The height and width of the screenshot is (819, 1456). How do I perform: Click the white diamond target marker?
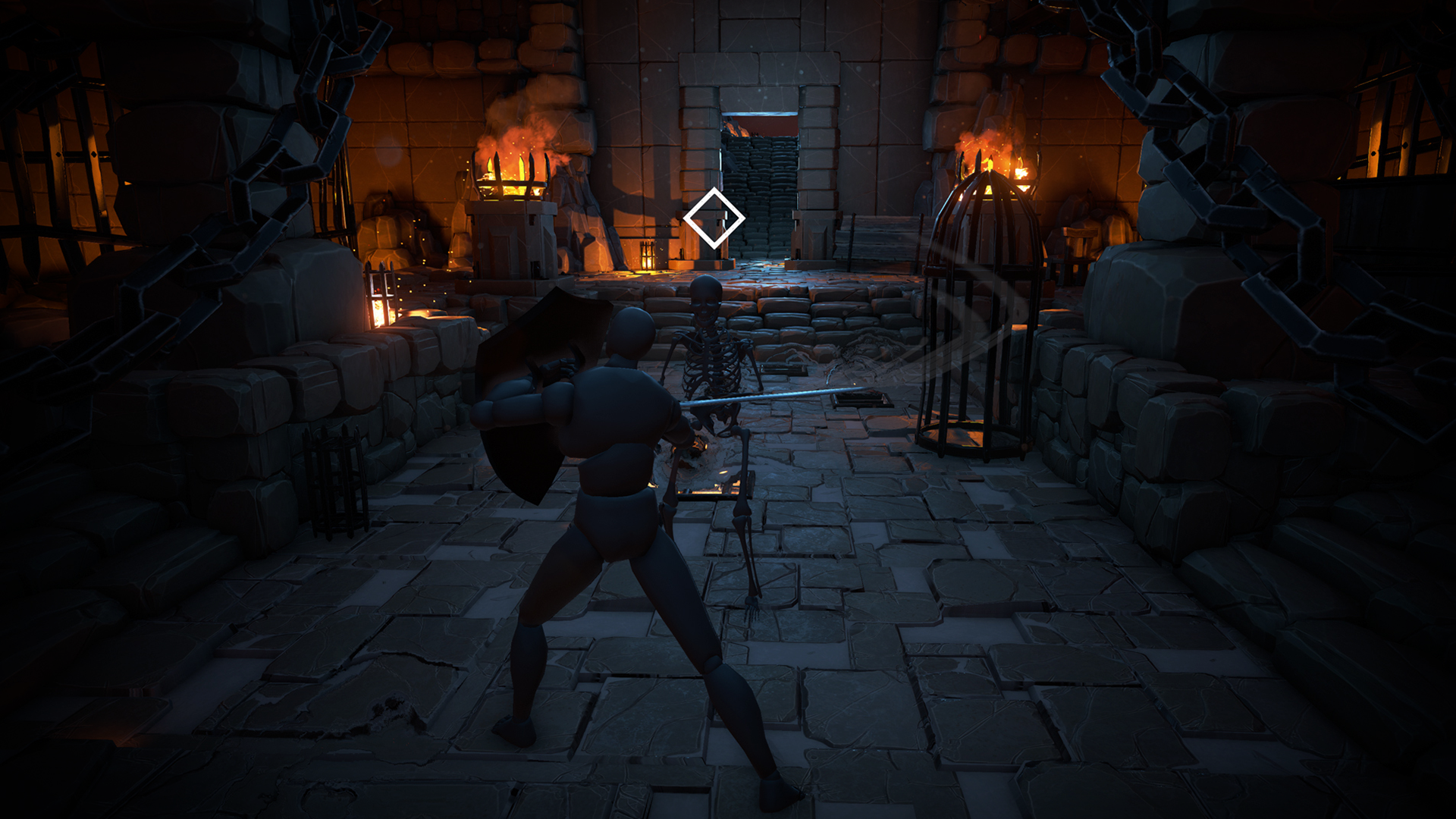pyautogui.click(x=714, y=218)
